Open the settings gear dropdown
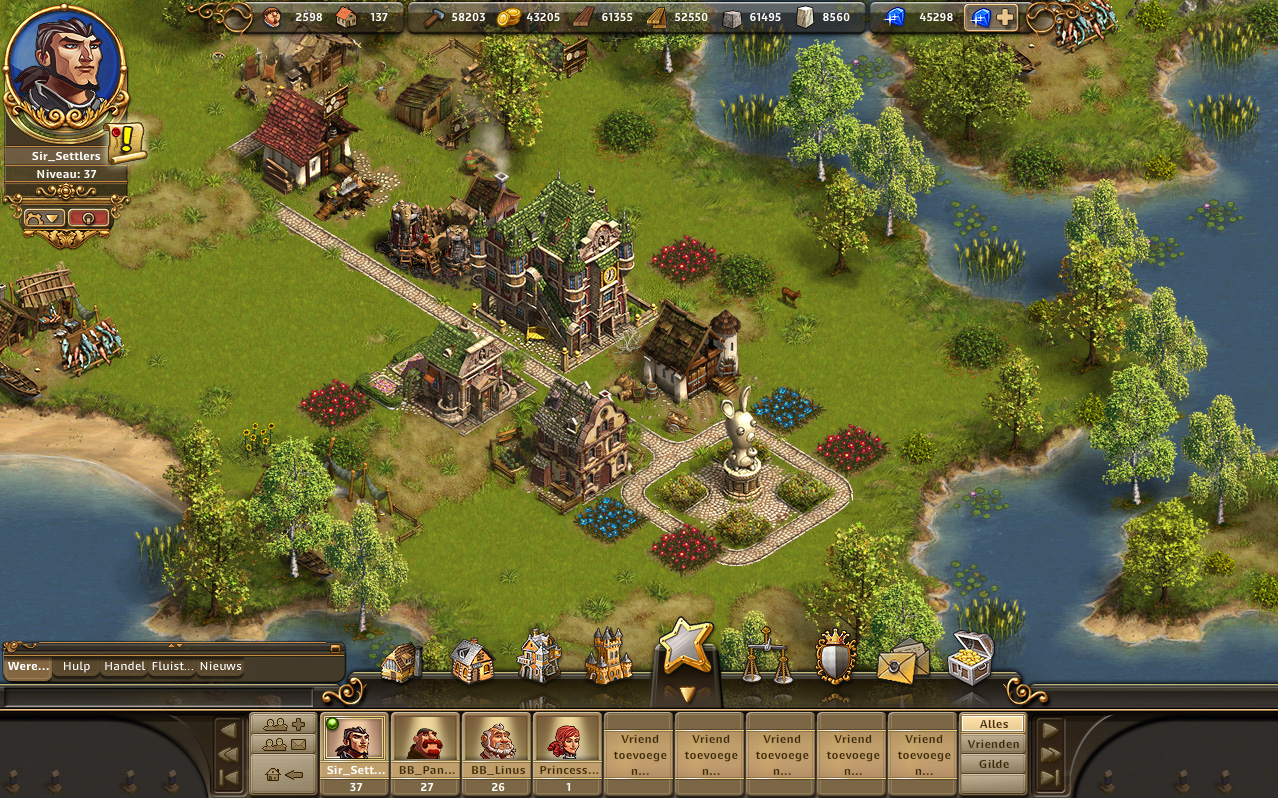1278x798 pixels. 44,217
